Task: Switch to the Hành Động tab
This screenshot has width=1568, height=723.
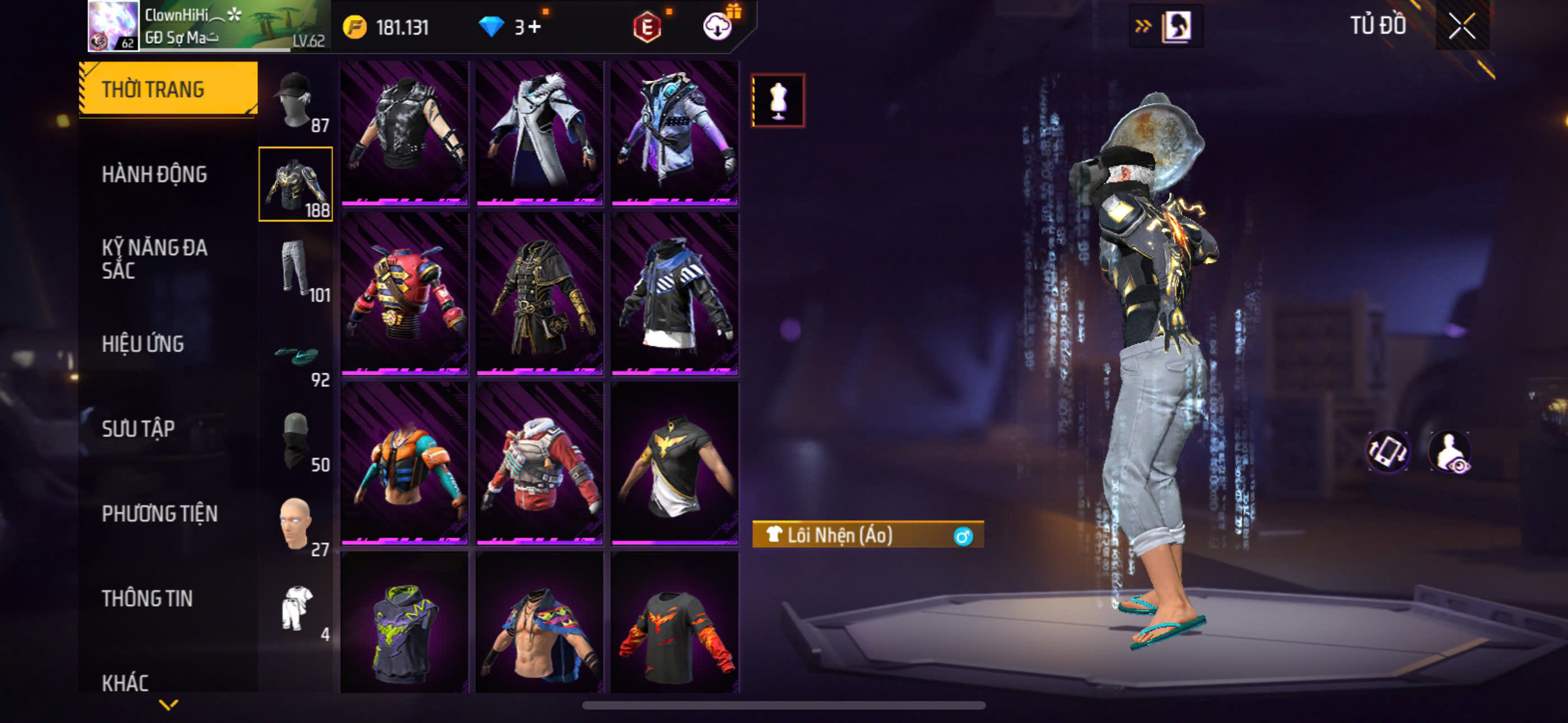Action: (154, 175)
